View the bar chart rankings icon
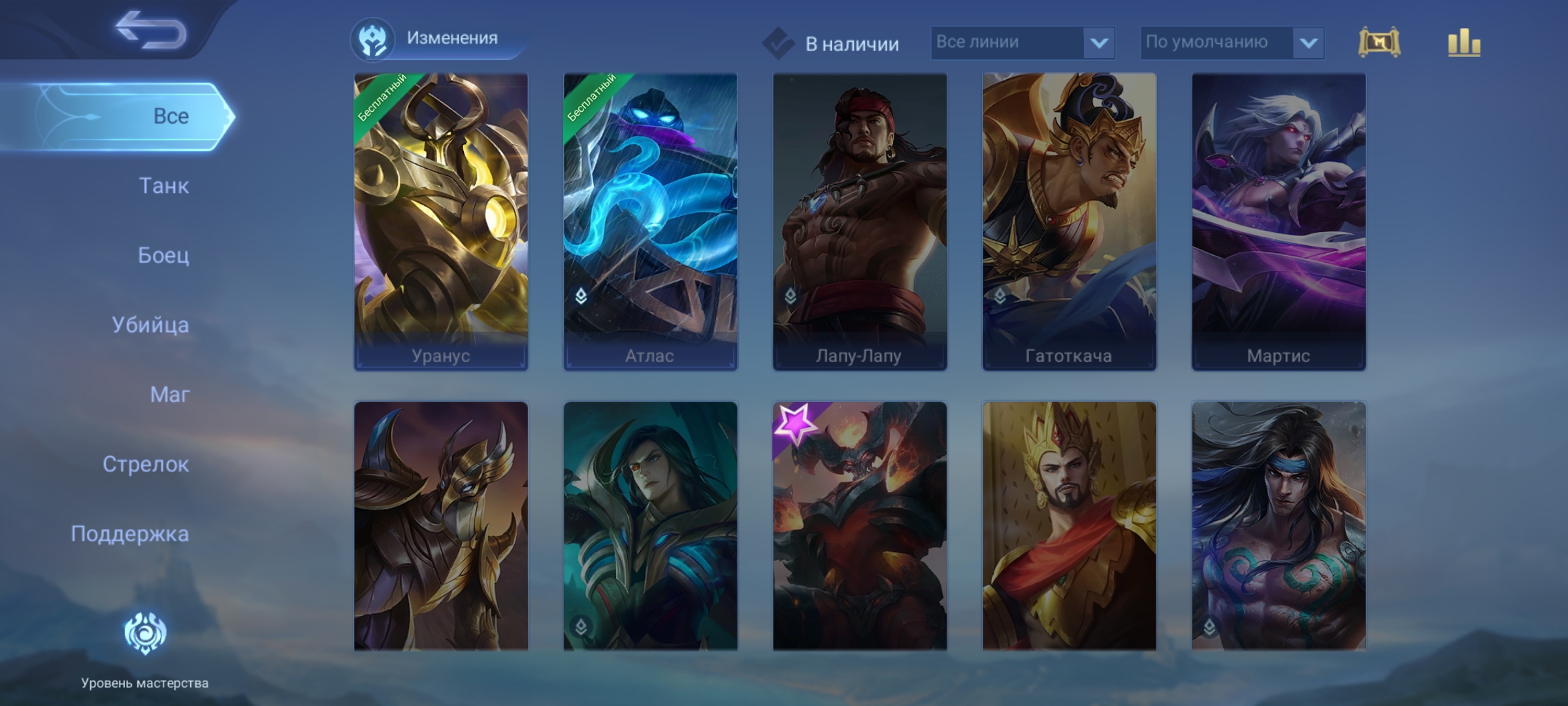The image size is (1568, 706). pos(1463,42)
